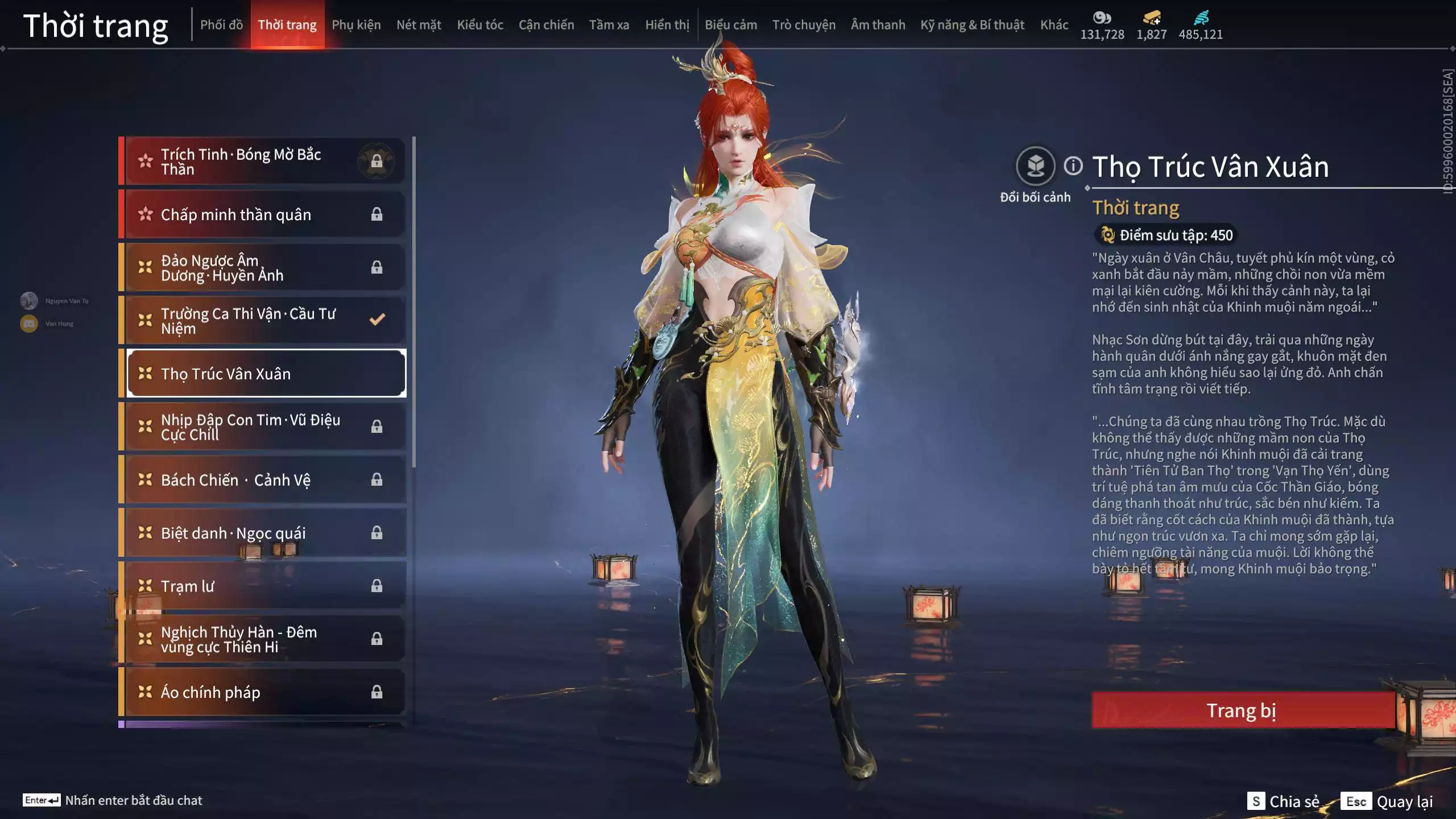This screenshot has width=1456, height=819.
Task: Open the Biểu cảm tab
Action: [731, 25]
